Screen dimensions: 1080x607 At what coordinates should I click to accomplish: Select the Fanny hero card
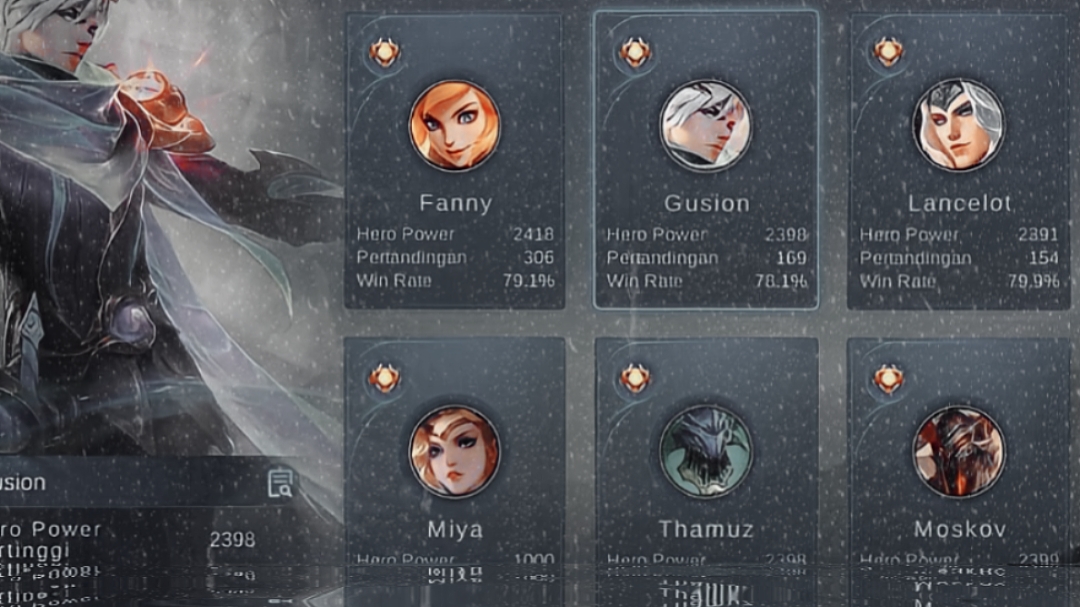point(455,160)
